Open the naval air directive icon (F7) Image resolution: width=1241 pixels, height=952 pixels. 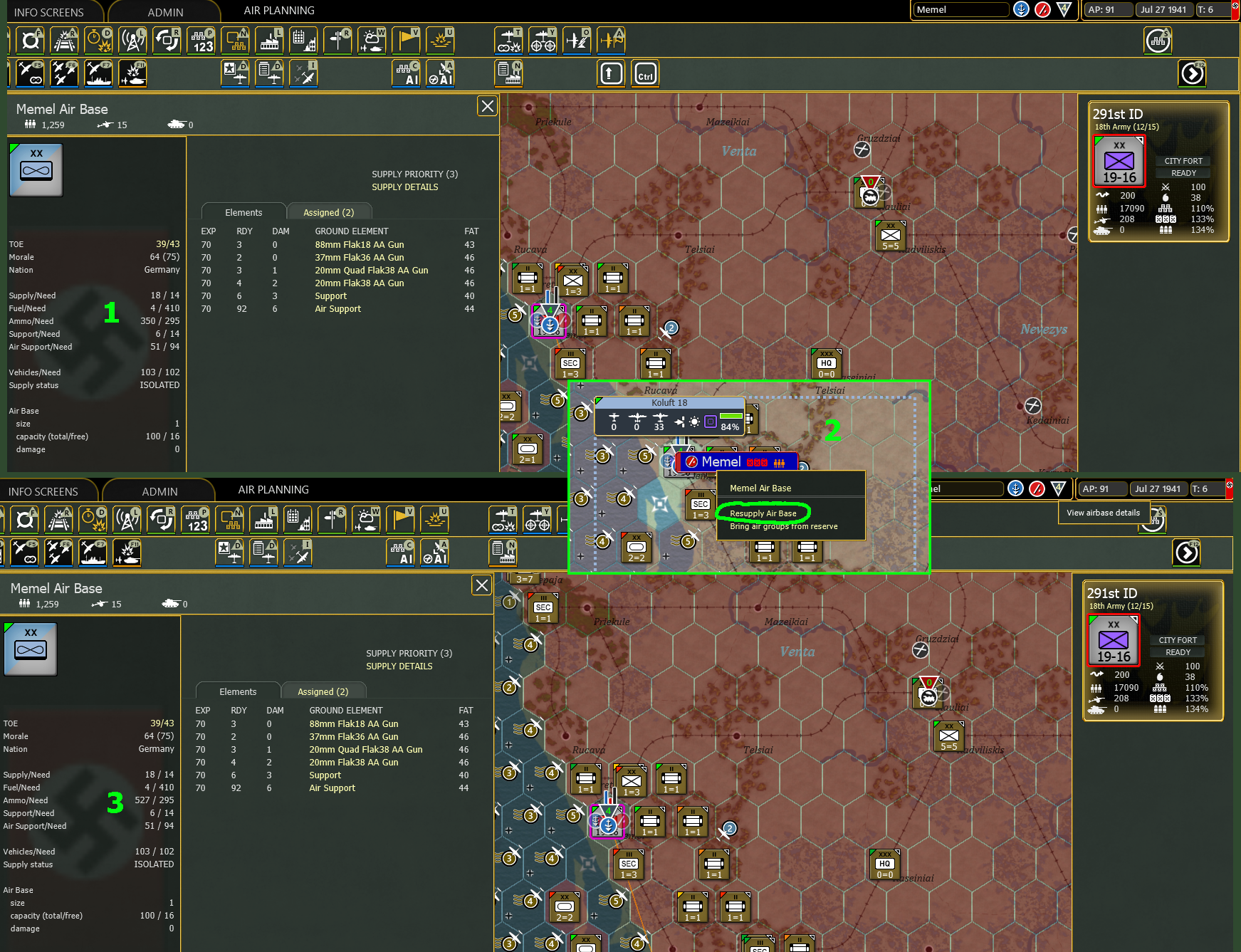click(98, 73)
